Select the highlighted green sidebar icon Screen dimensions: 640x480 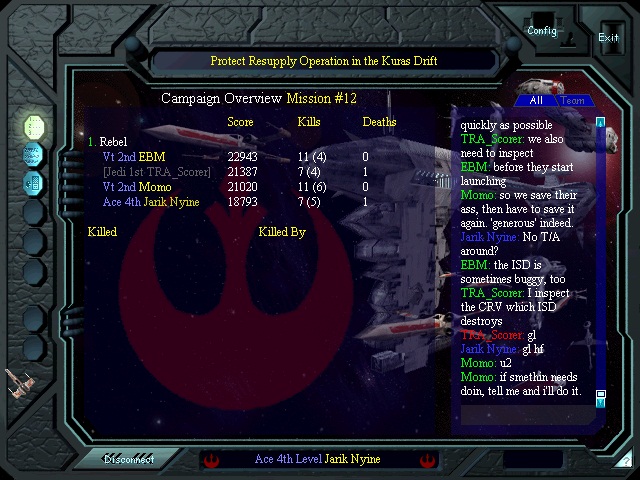tap(33, 127)
